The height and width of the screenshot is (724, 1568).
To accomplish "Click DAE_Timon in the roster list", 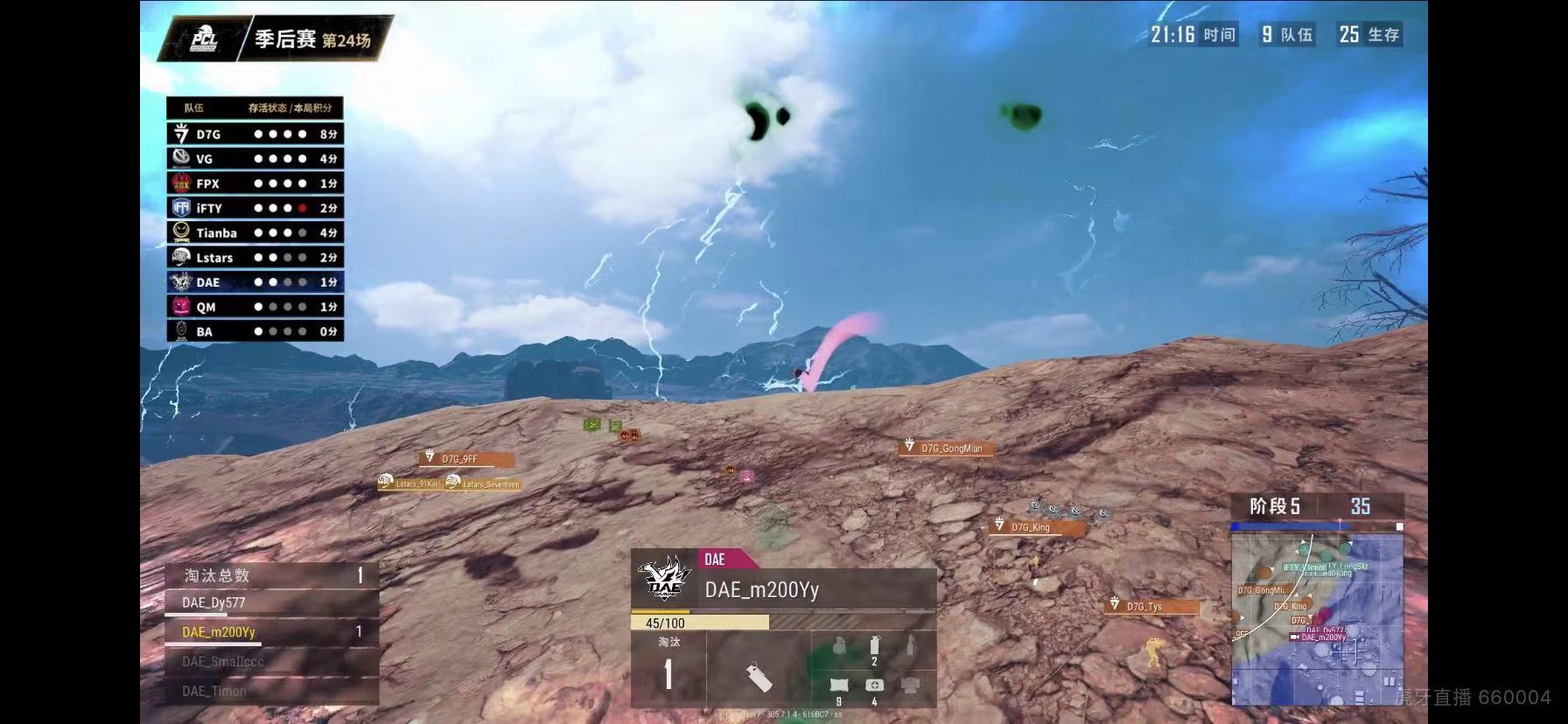I will [x=271, y=691].
